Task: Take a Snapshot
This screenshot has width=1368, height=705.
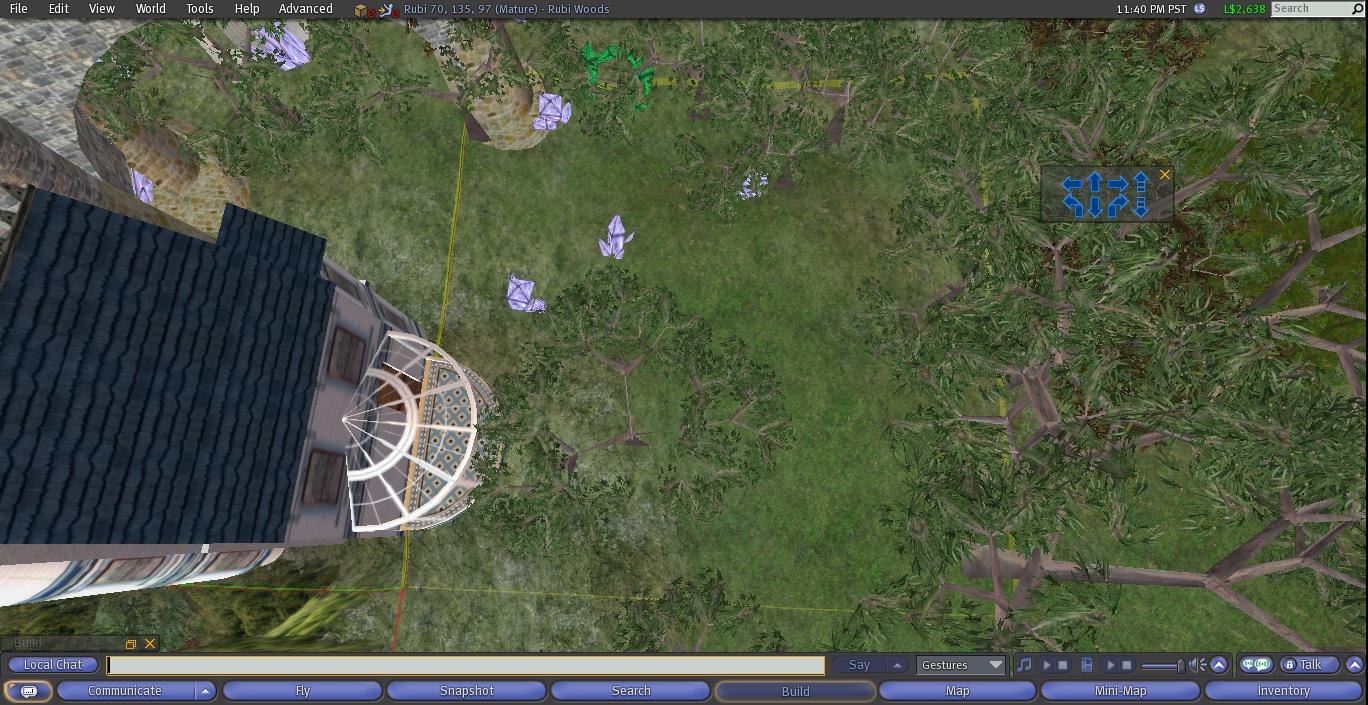Action: point(467,691)
